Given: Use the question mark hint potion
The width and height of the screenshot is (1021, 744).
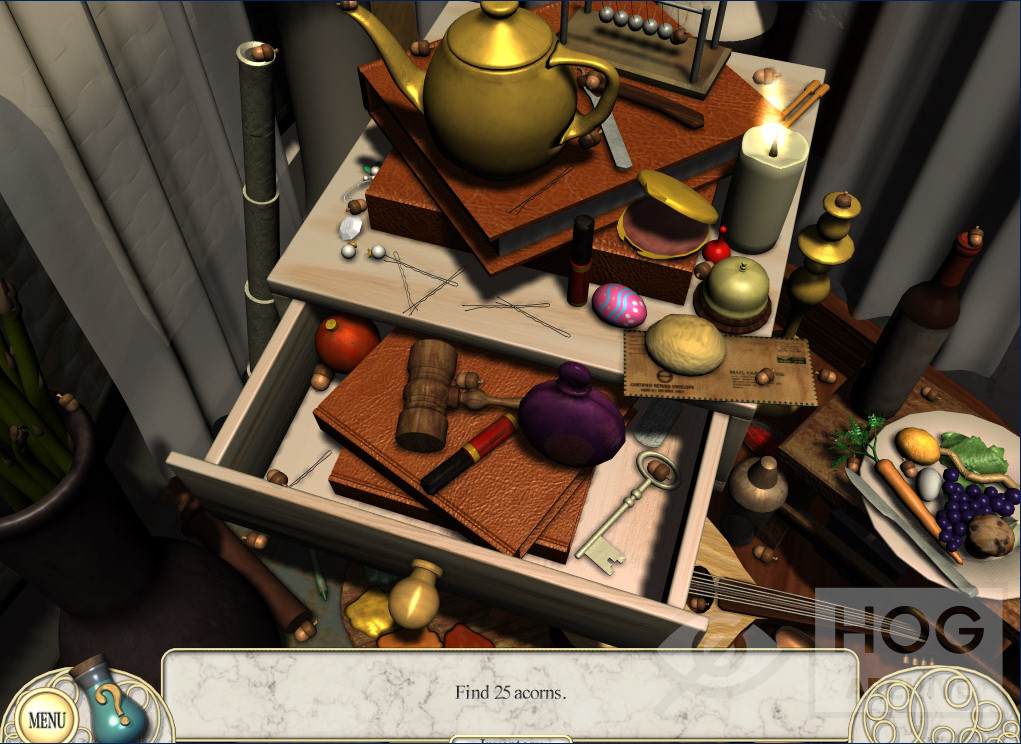Looking at the screenshot, I should 115,706.
